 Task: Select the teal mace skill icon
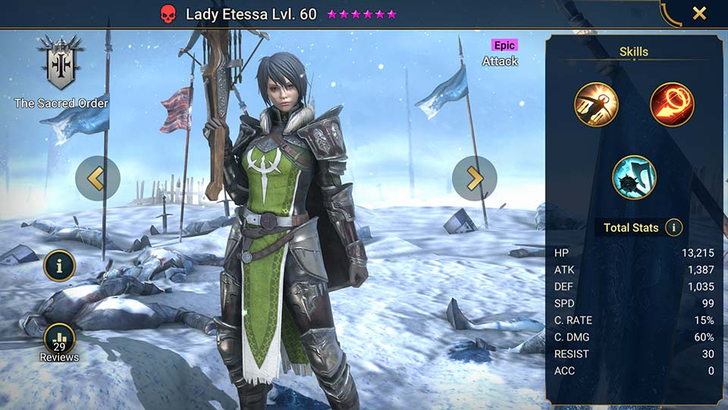coord(634,177)
